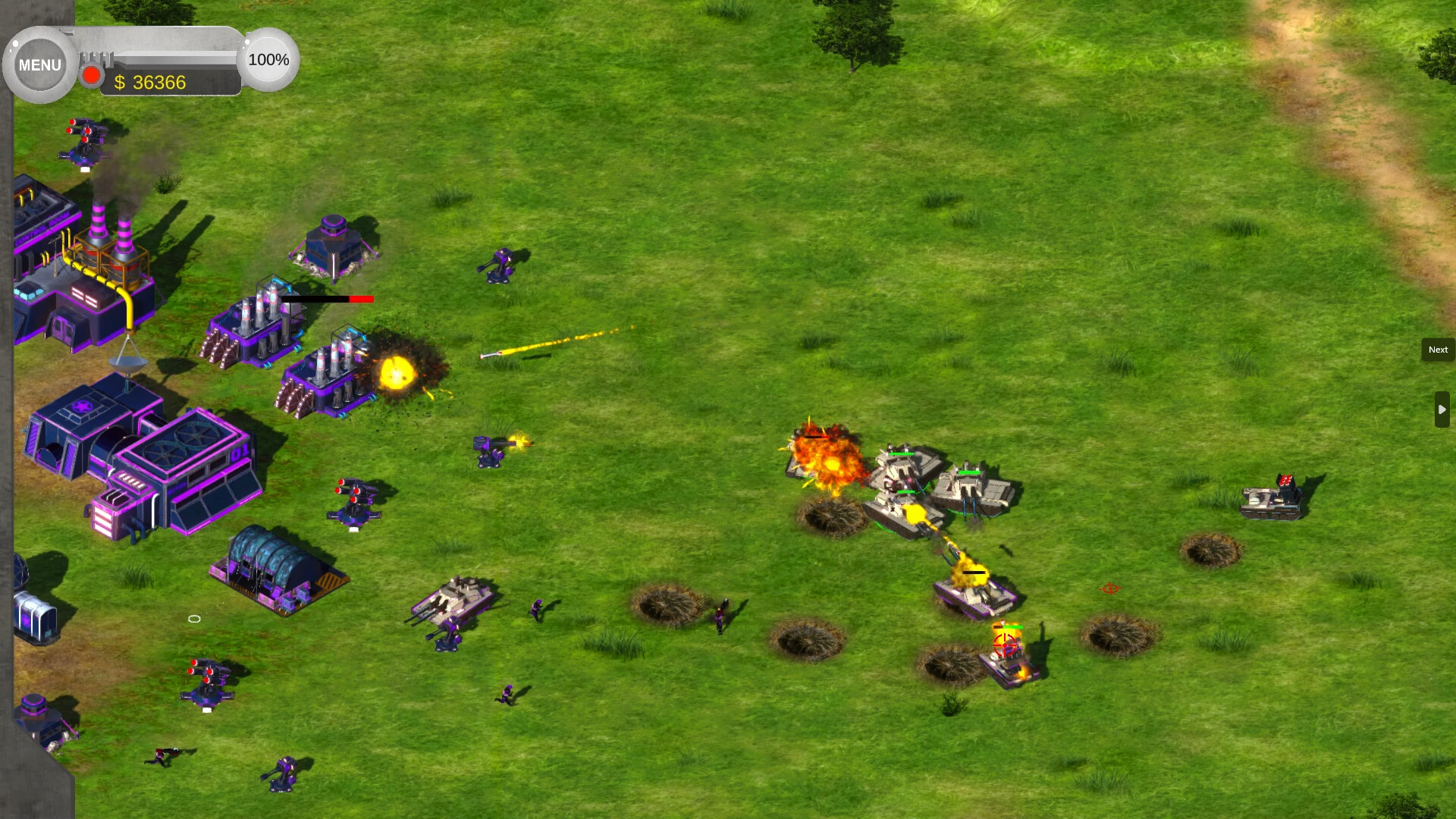Click the infantry soldier near the crater

tap(720, 614)
